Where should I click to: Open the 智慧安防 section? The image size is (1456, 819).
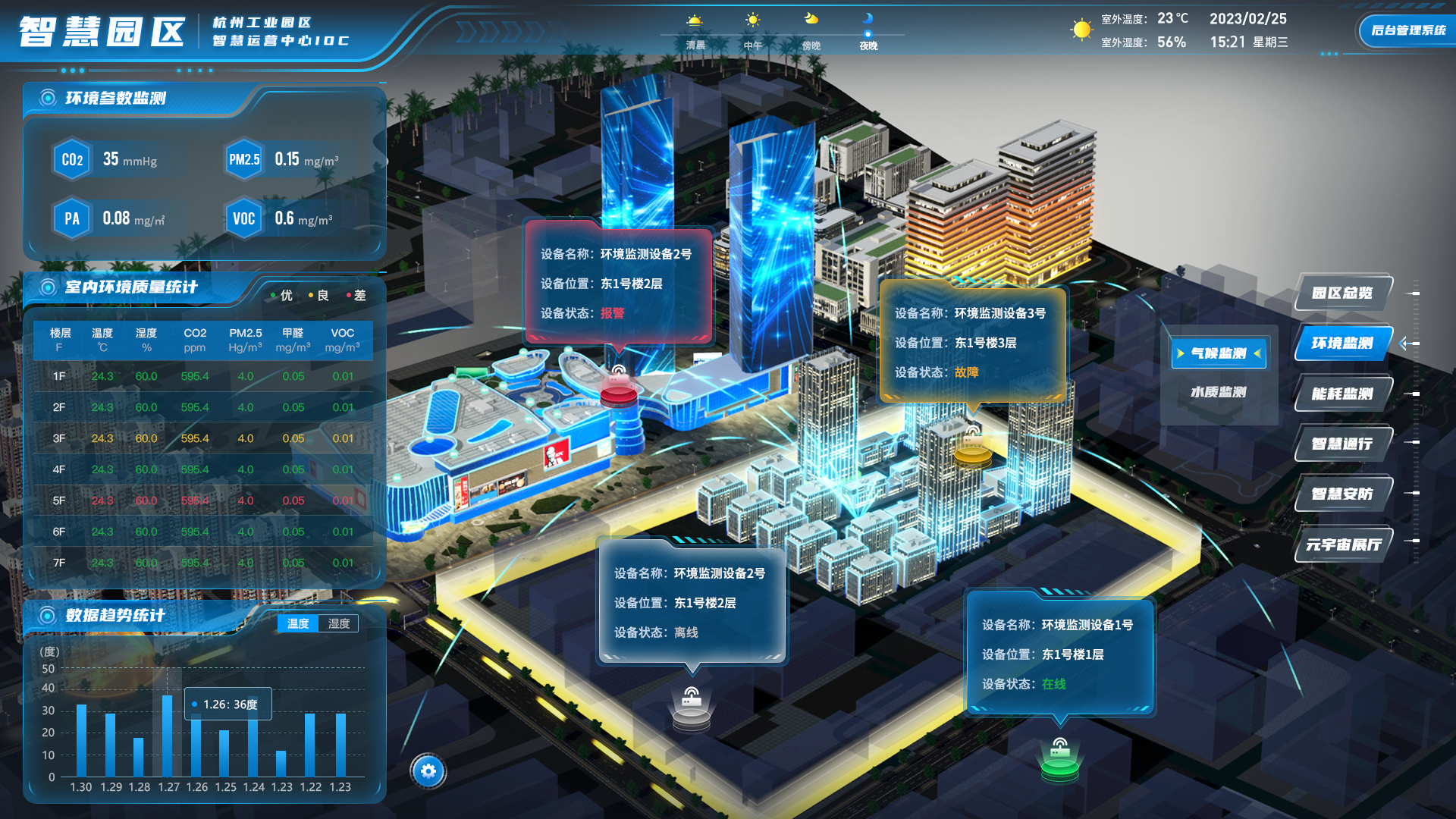(x=1342, y=494)
